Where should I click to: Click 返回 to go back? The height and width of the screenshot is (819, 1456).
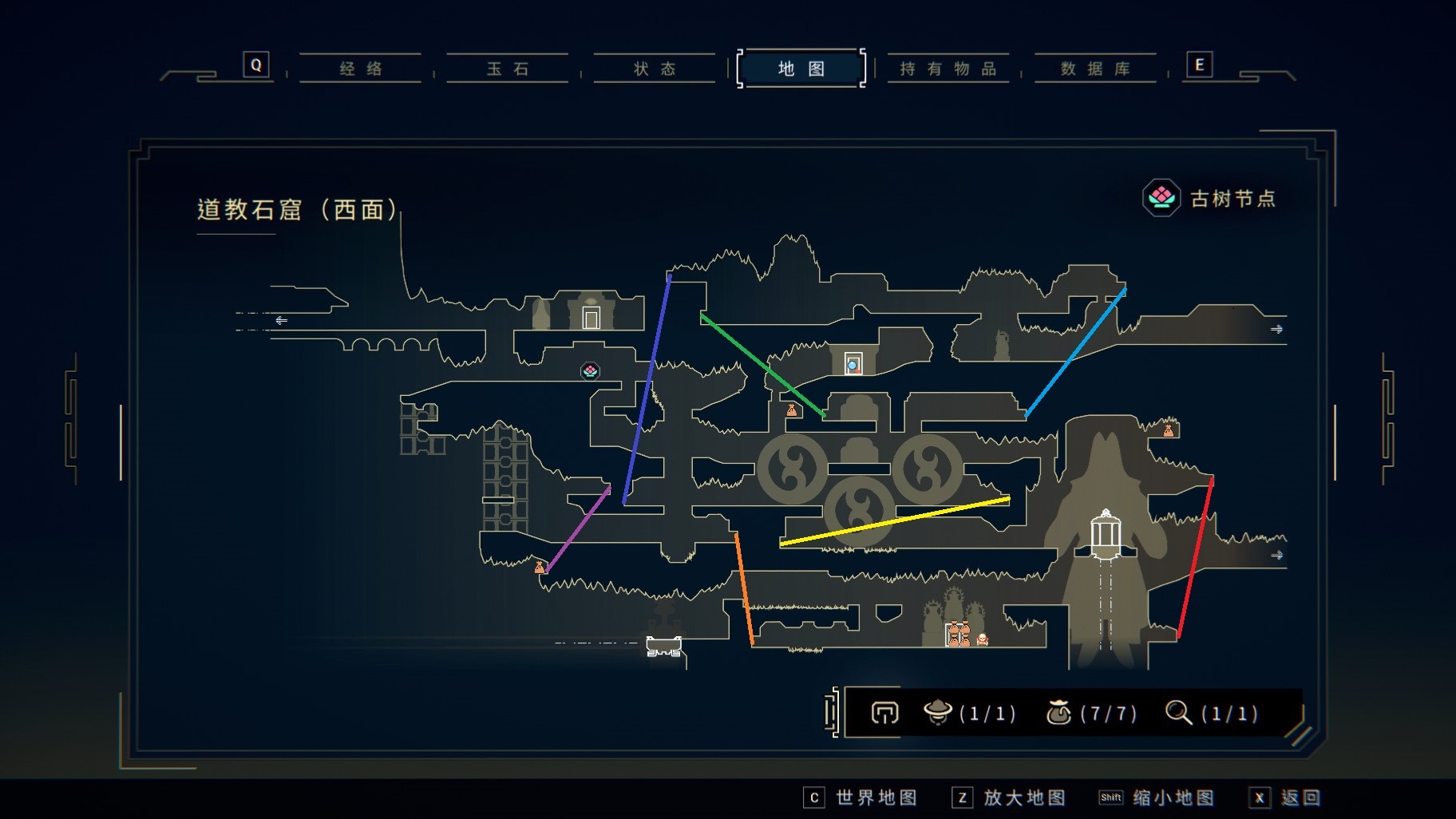(1285, 797)
